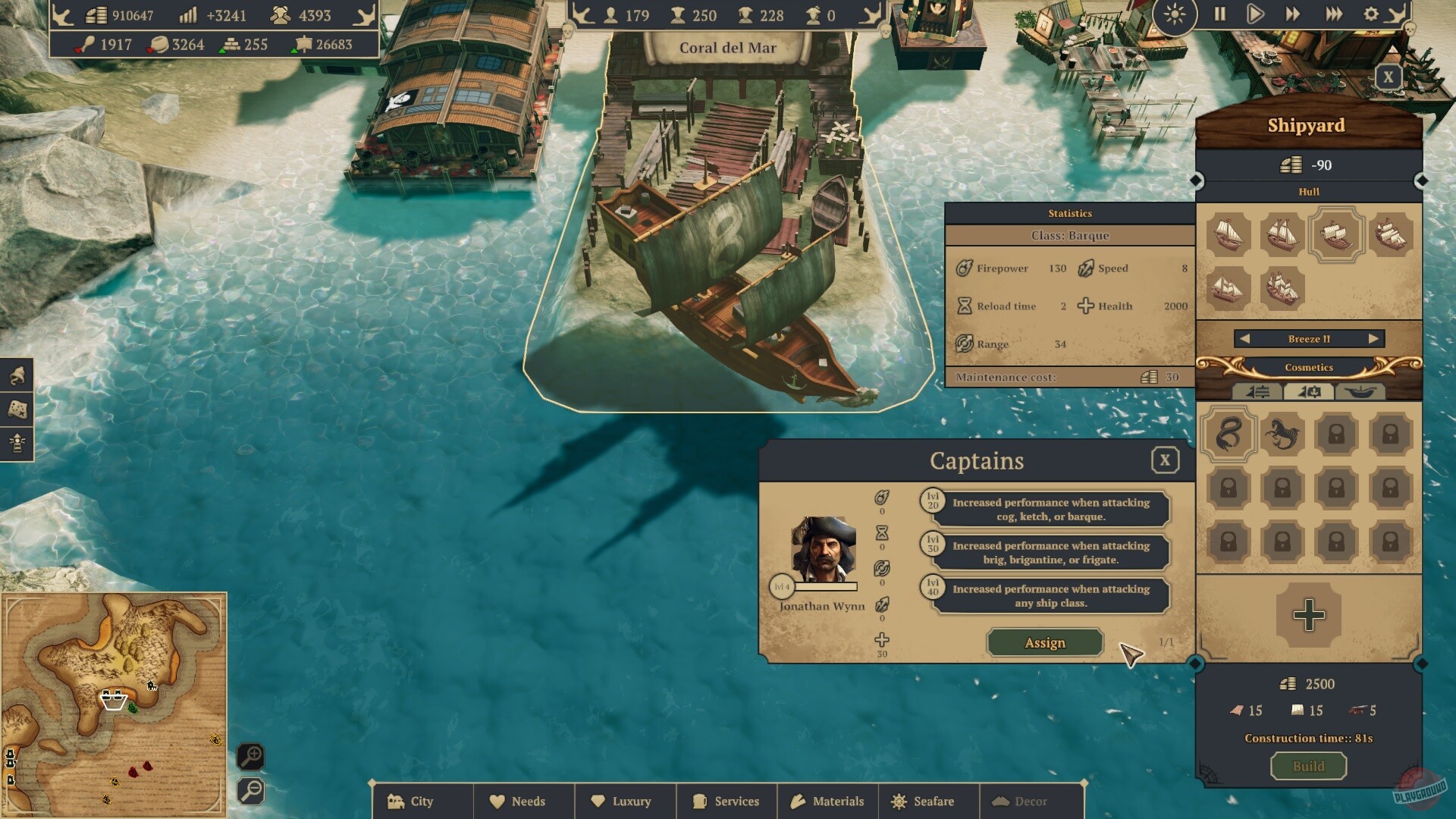The width and height of the screenshot is (1456, 819).
Task: Choose the serpent figurehead cosmetic
Action: [x=1229, y=435]
